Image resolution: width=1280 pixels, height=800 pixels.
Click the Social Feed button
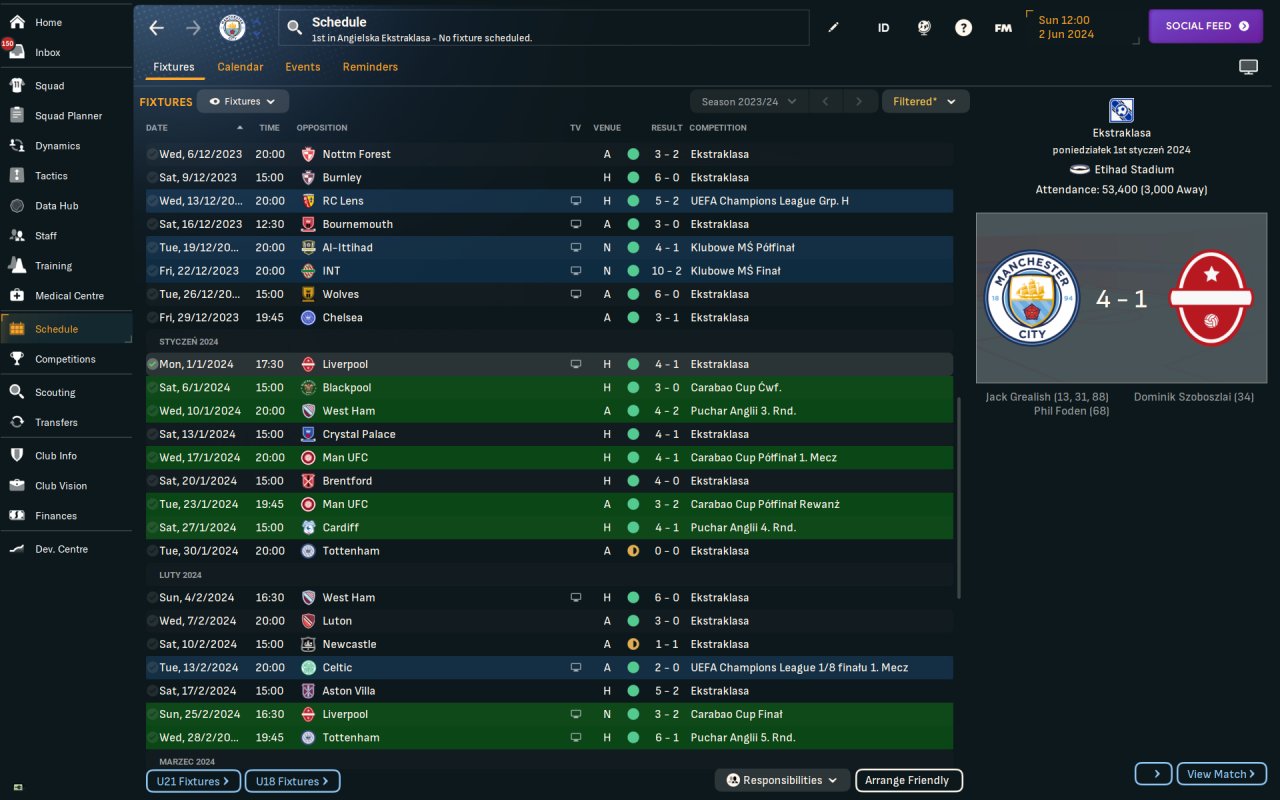[x=1206, y=26]
